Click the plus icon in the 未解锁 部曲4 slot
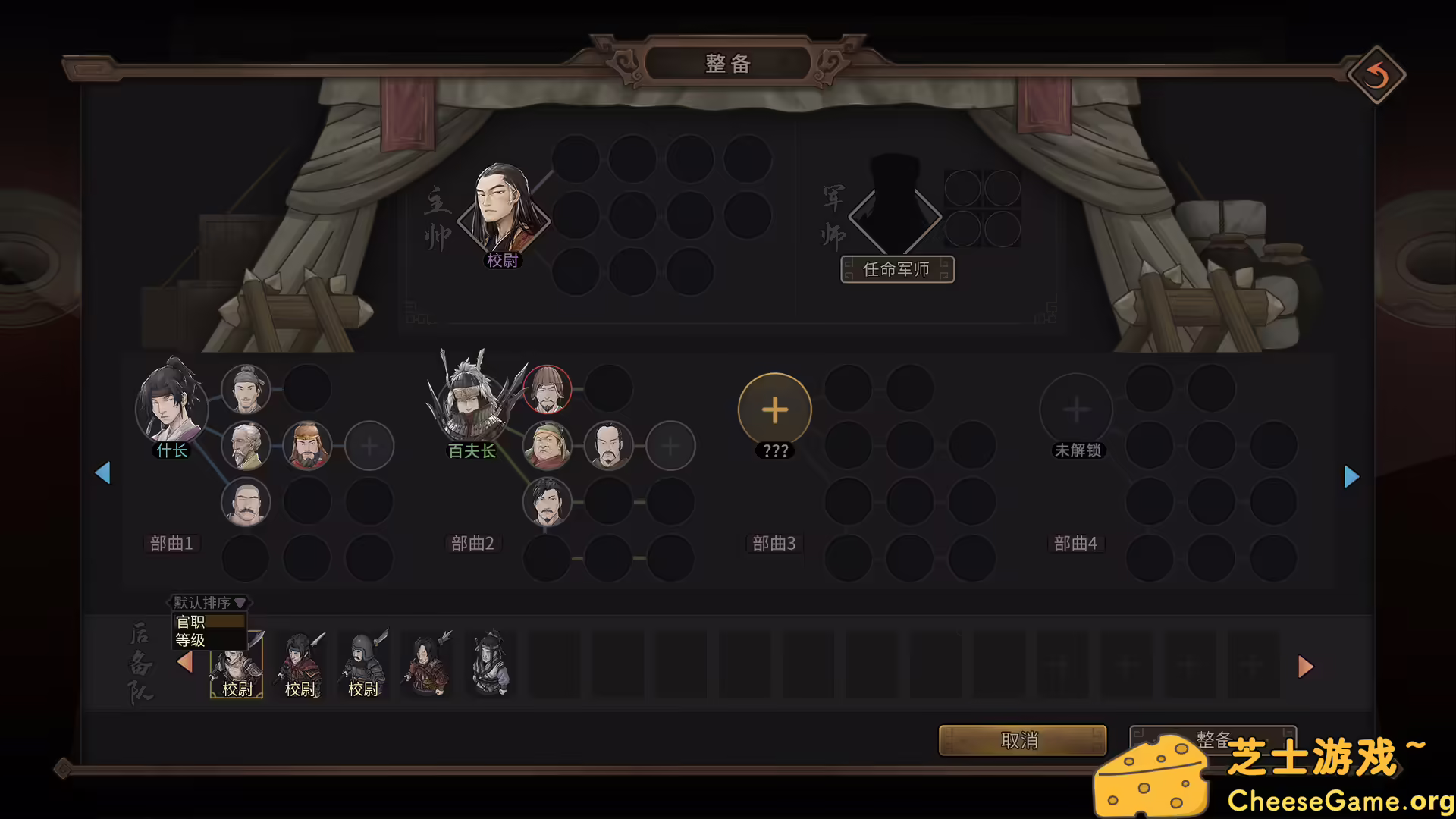 point(1076,409)
